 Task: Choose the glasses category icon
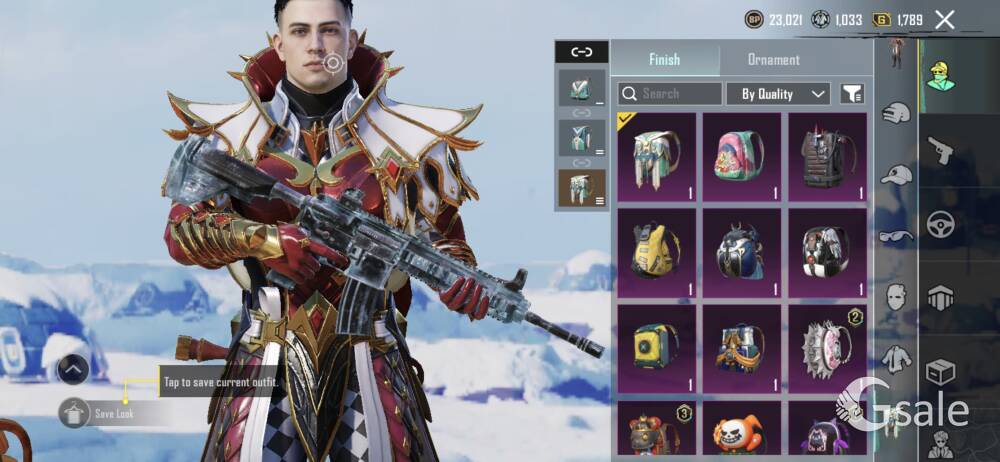pyautogui.click(x=896, y=237)
